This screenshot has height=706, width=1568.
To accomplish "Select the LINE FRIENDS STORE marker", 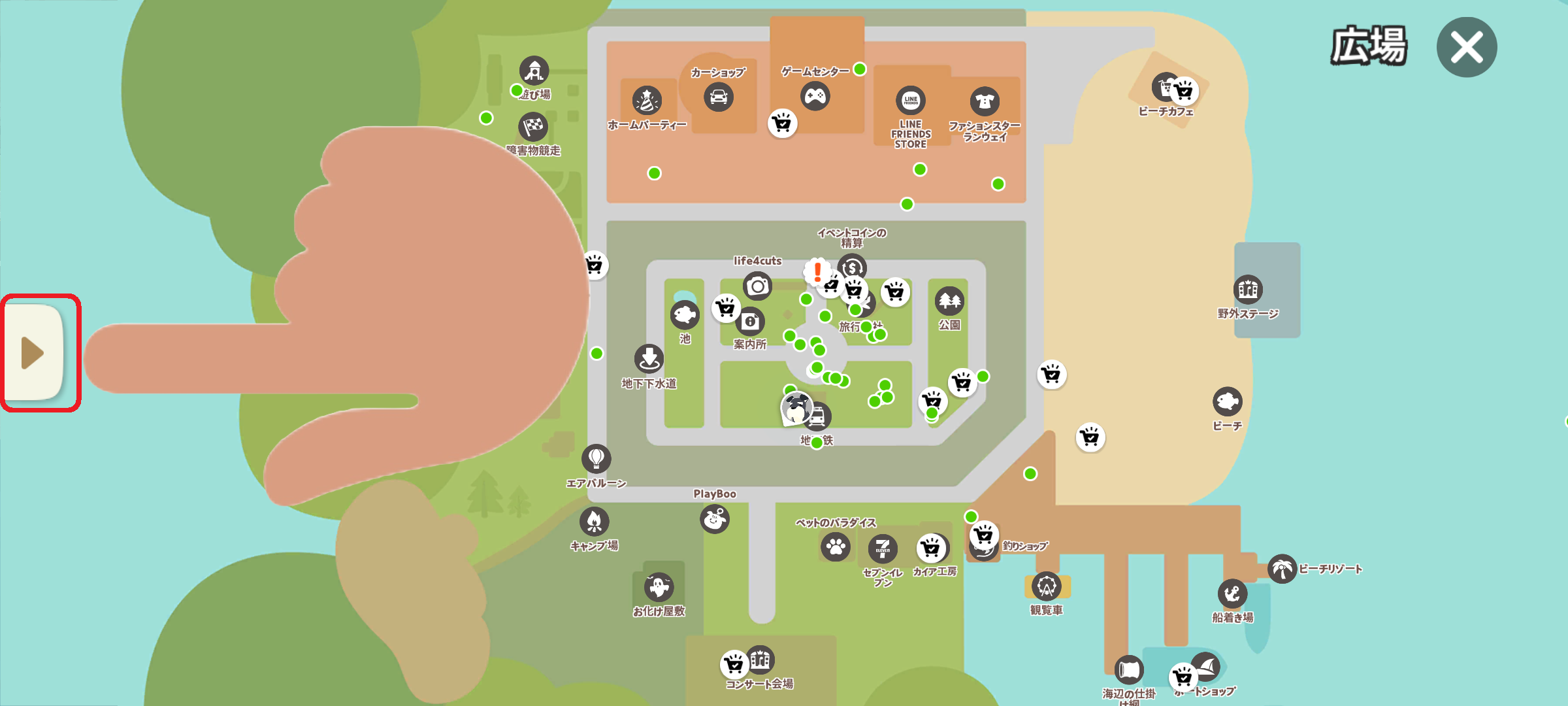I will 911,101.
